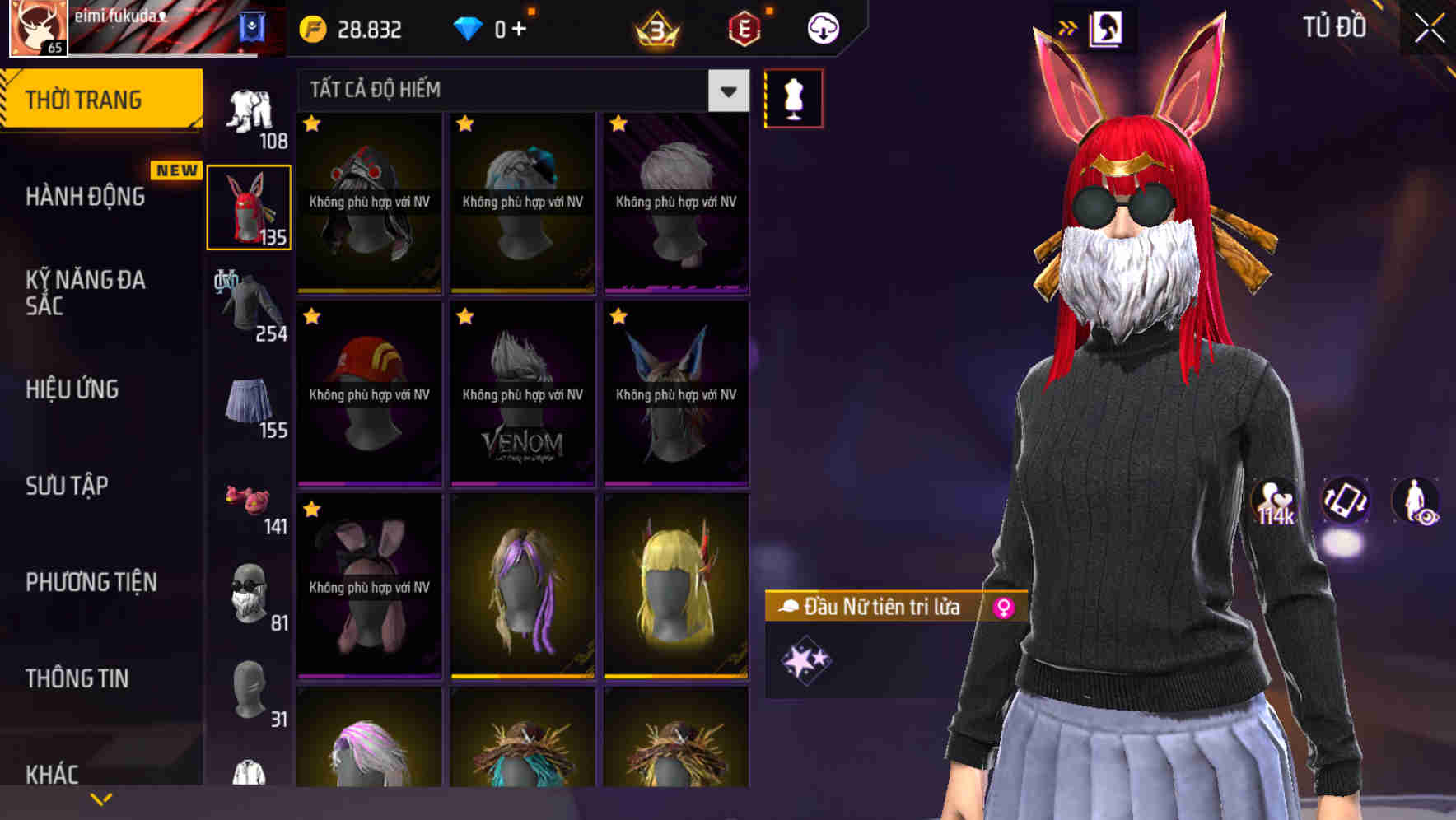1456x820 pixels.
Task: Toggle the favorite star on the Venom hair item
Action: pyautogui.click(x=463, y=315)
